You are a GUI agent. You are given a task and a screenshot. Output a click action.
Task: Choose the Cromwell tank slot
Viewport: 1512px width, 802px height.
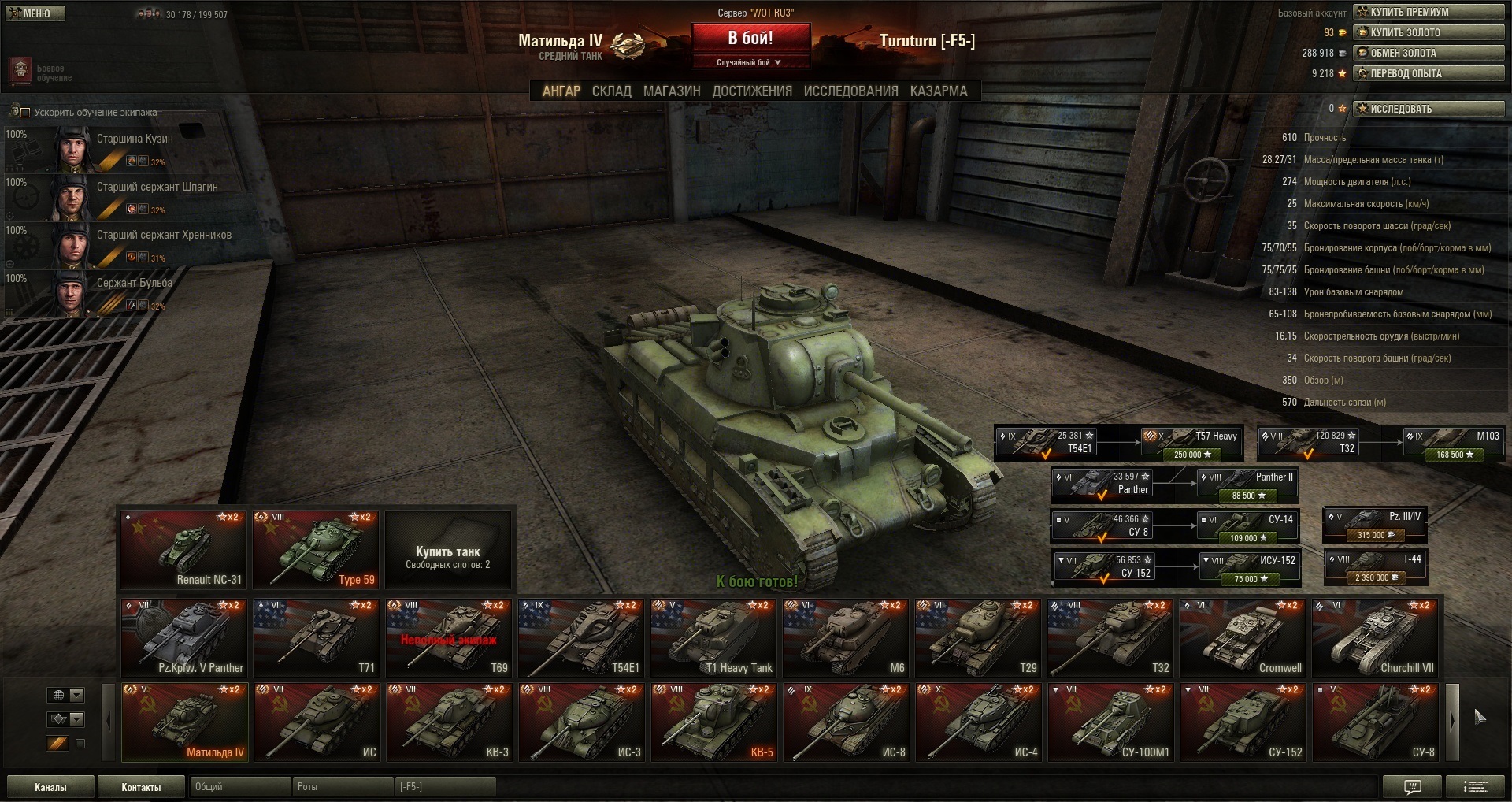(1243, 637)
